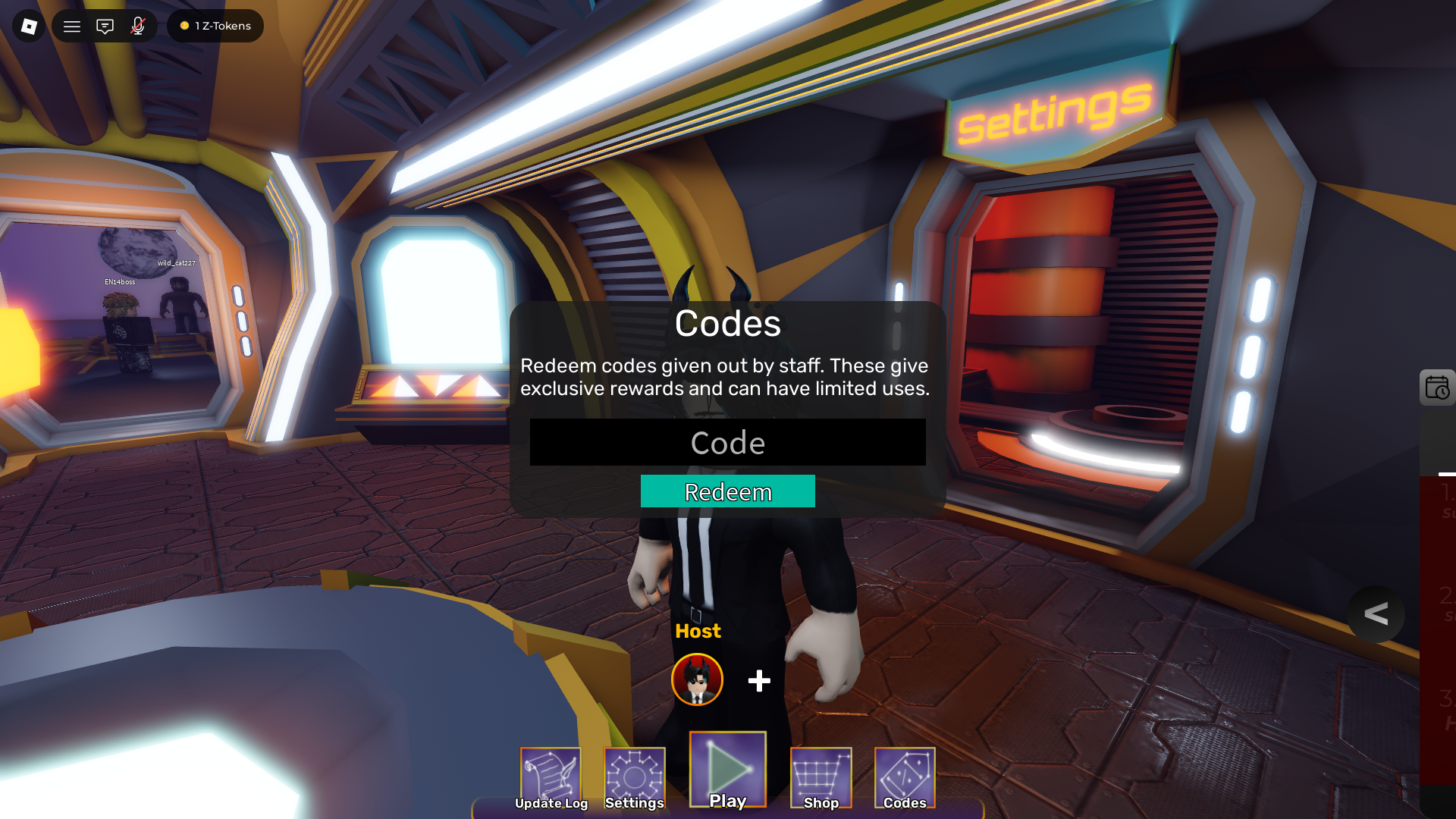This screenshot has height=819, width=1456.
Task: Select the Host player avatar portrait
Action: pos(697,679)
